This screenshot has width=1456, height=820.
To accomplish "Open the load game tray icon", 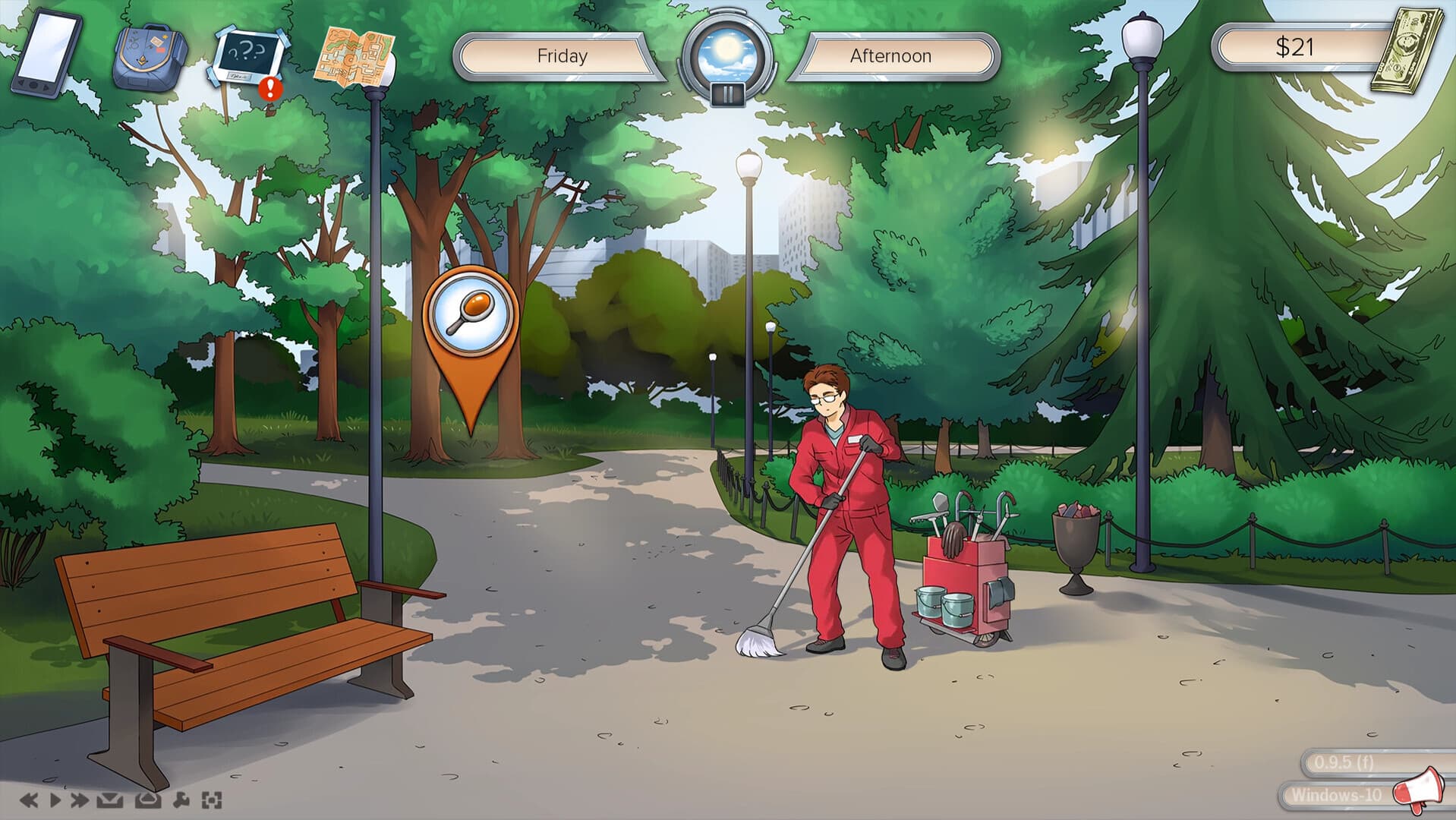I will 147,799.
